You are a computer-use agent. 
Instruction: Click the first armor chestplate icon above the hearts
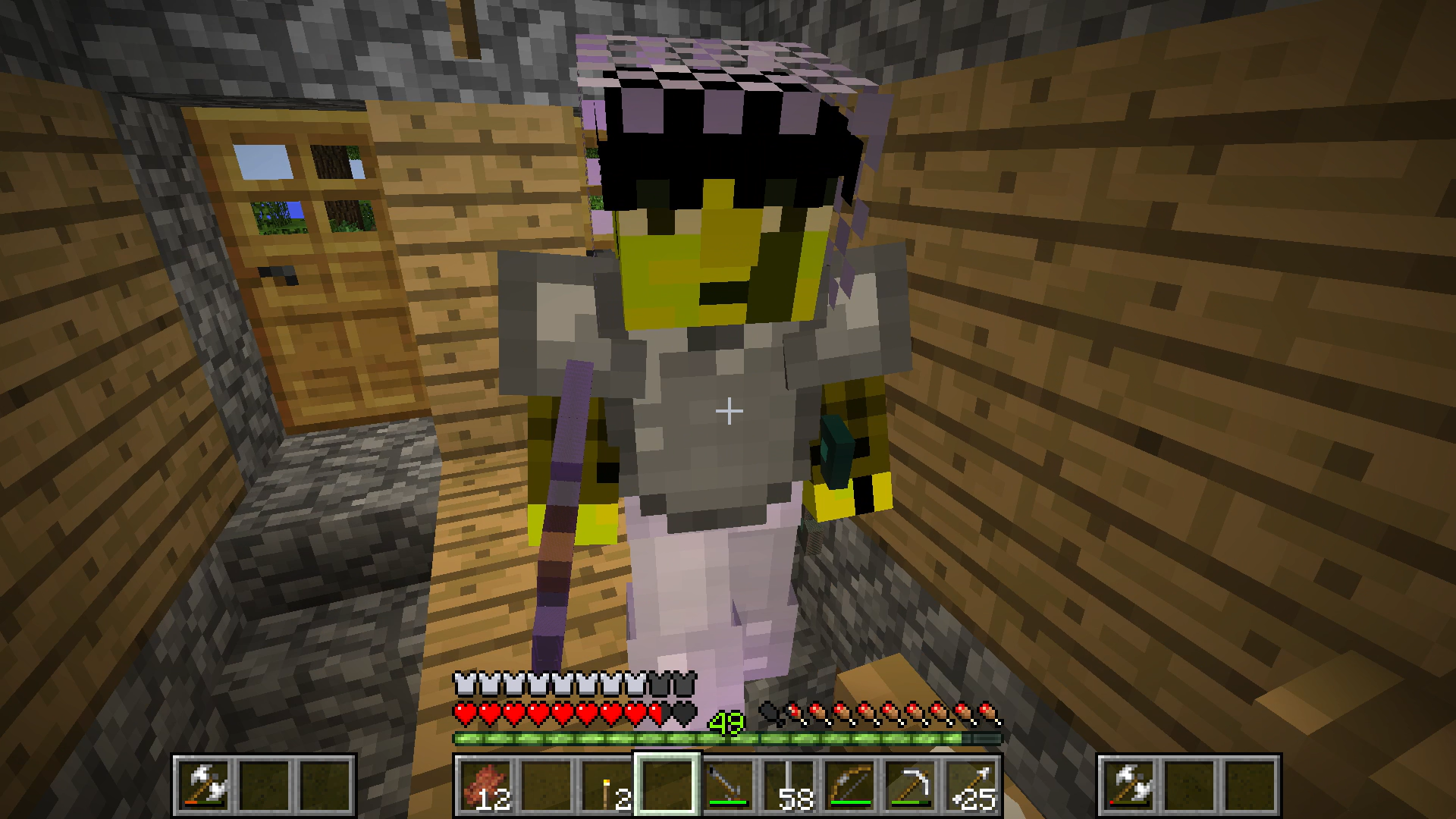coord(463,685)
